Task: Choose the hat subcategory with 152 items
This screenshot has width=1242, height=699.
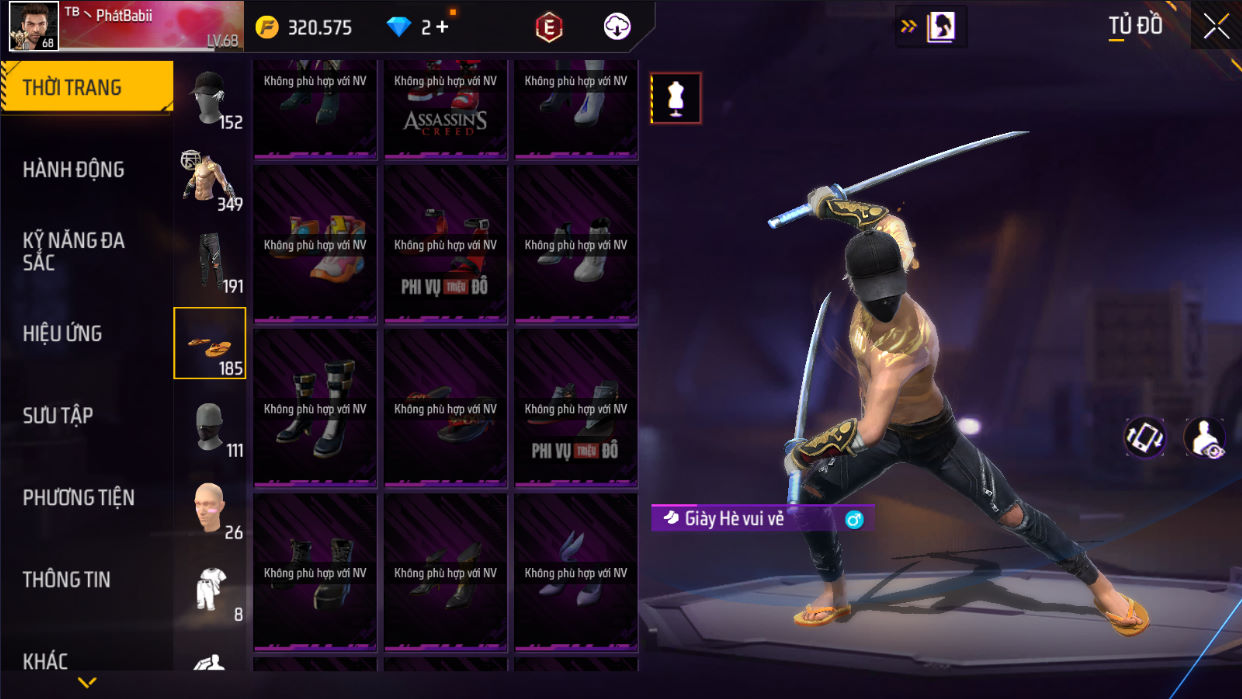Action: point(210,99)
